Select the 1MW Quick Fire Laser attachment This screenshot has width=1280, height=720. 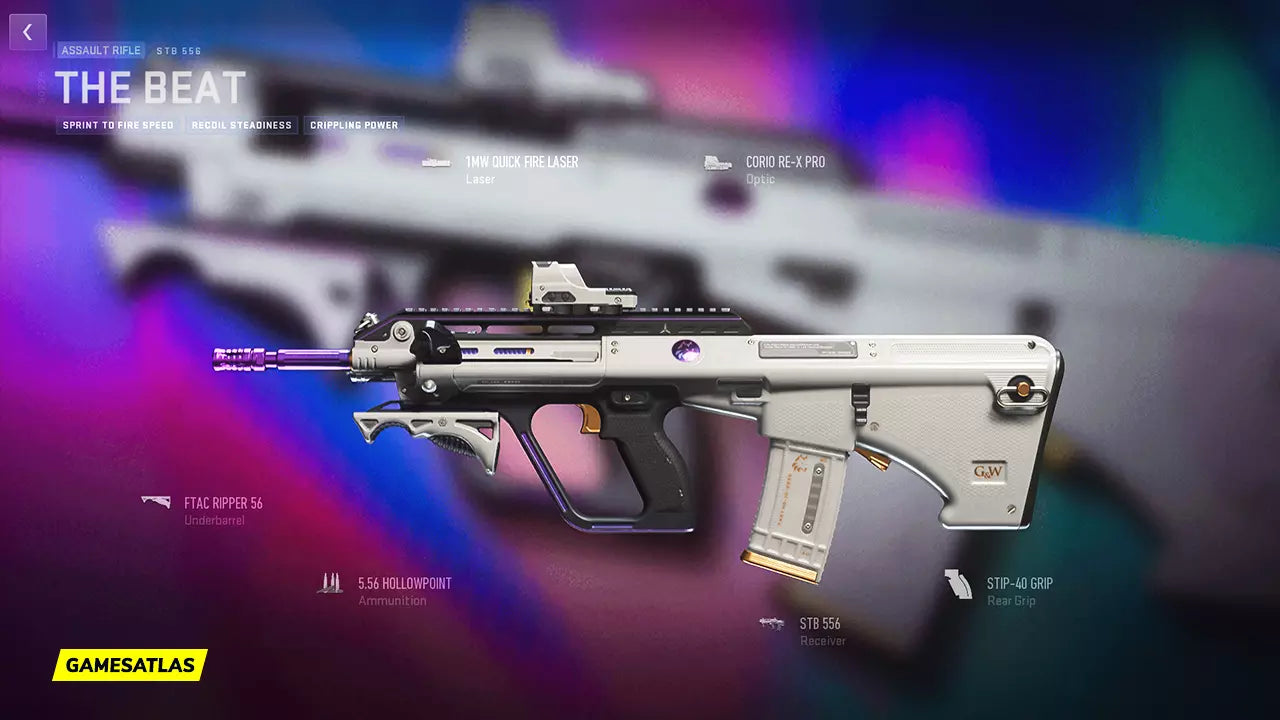click(x=521, y=162)
